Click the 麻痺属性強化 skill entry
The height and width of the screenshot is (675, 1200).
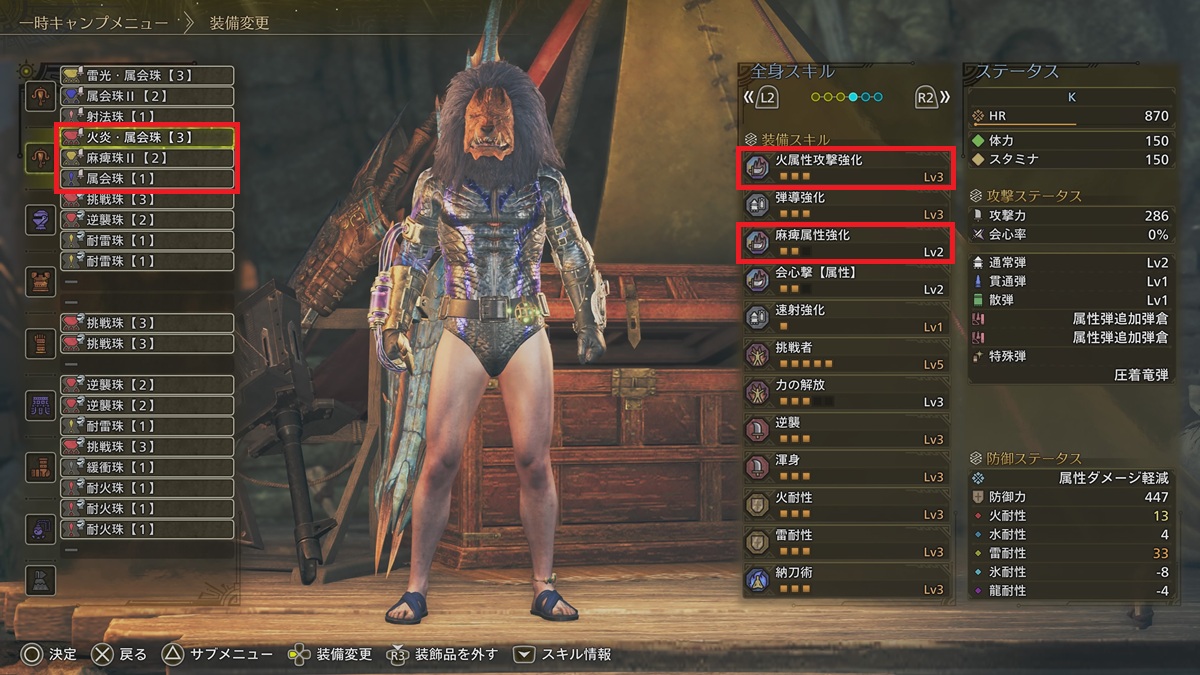(845, 243)
